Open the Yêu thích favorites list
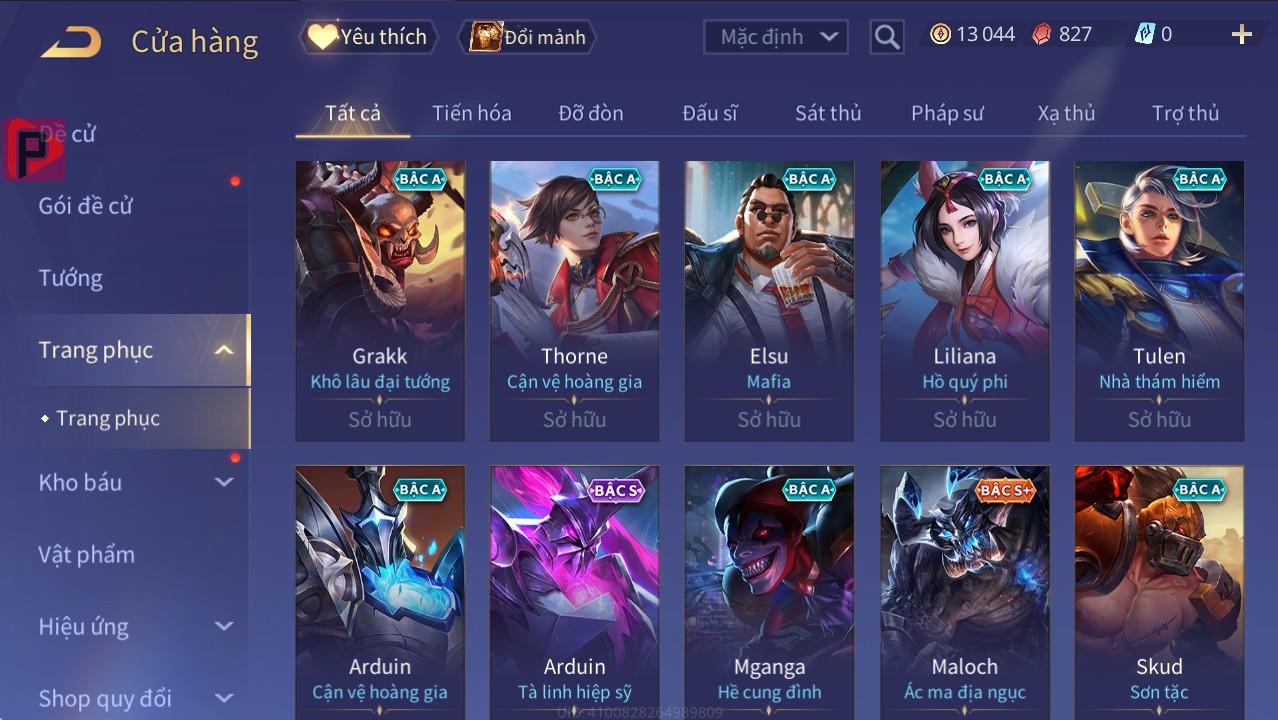The image size is (1278, 720). (367, 37)
